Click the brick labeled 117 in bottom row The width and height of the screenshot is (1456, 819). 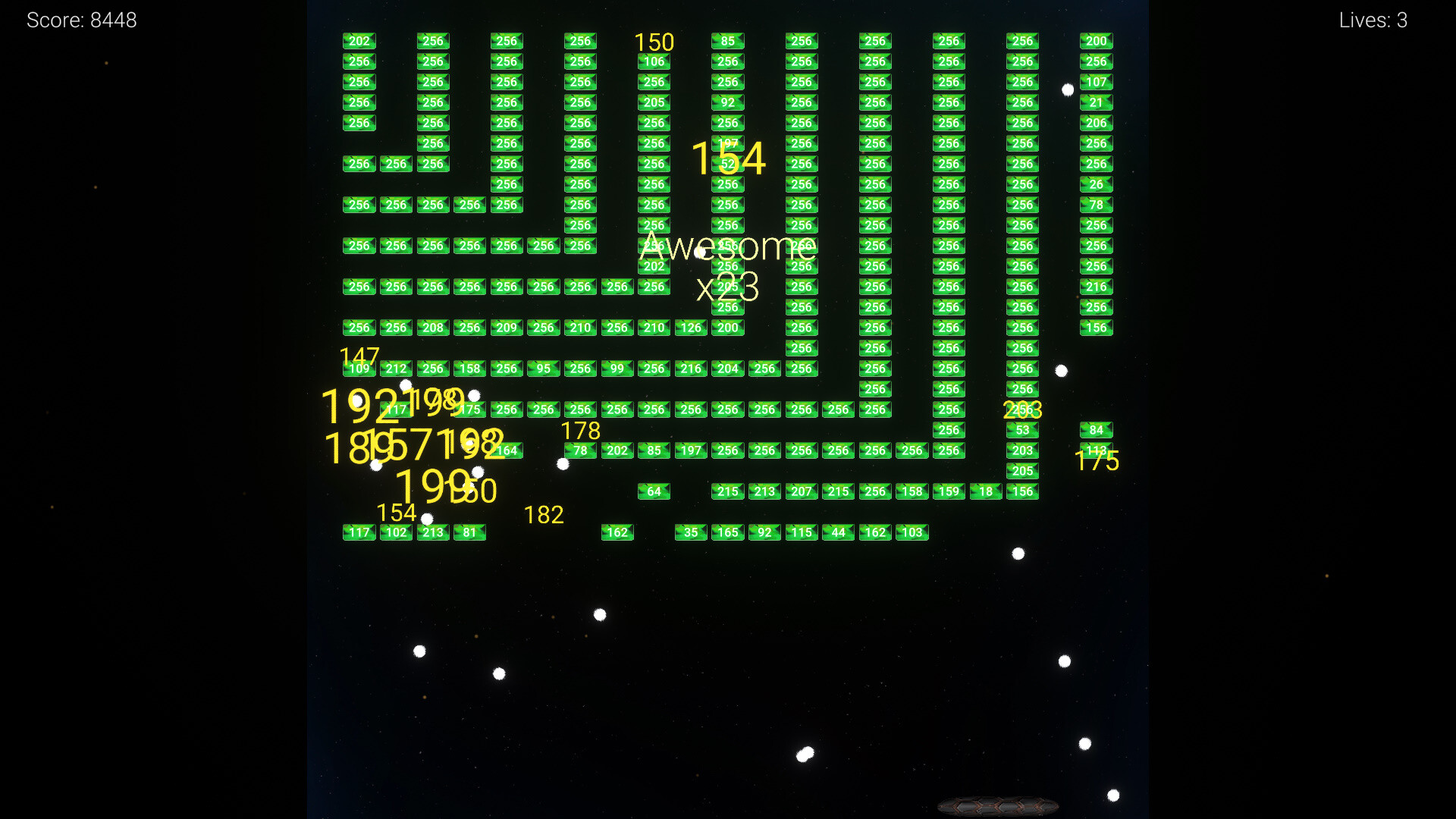click(359, 532)
